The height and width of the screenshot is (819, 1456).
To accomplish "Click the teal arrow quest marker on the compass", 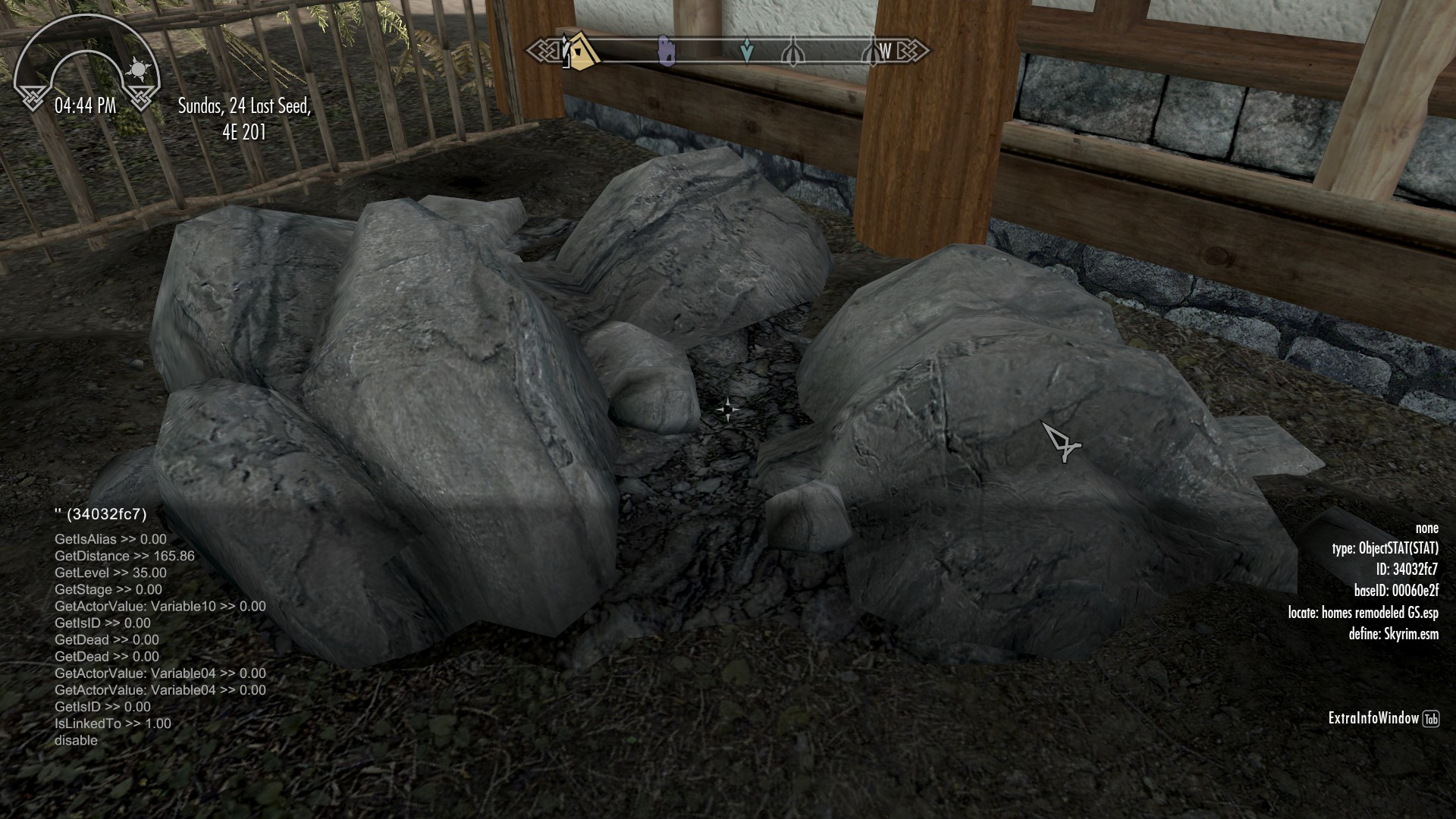I will click(x=747, y=52).
